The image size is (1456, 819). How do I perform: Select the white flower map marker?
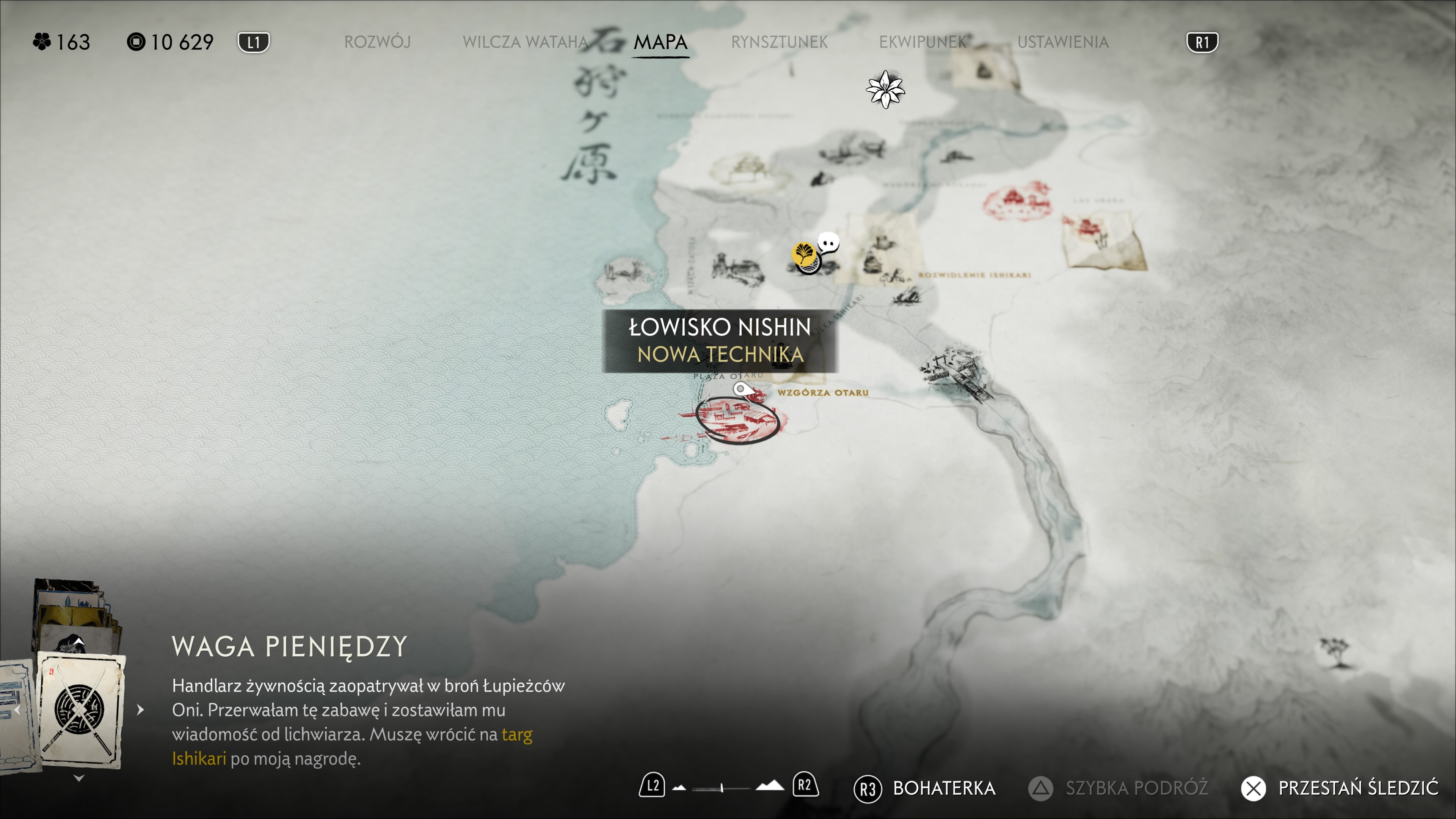885,89
